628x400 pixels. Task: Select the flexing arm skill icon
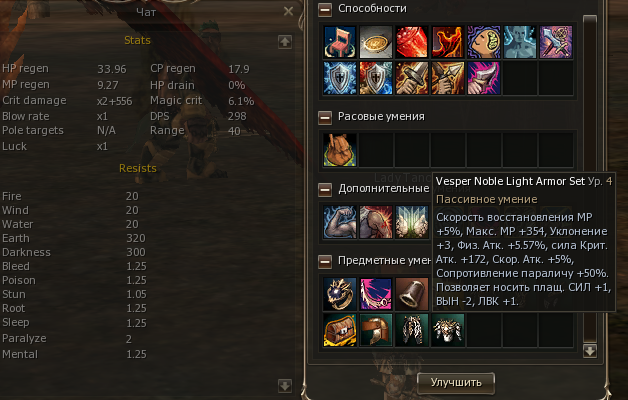(339, 222)
